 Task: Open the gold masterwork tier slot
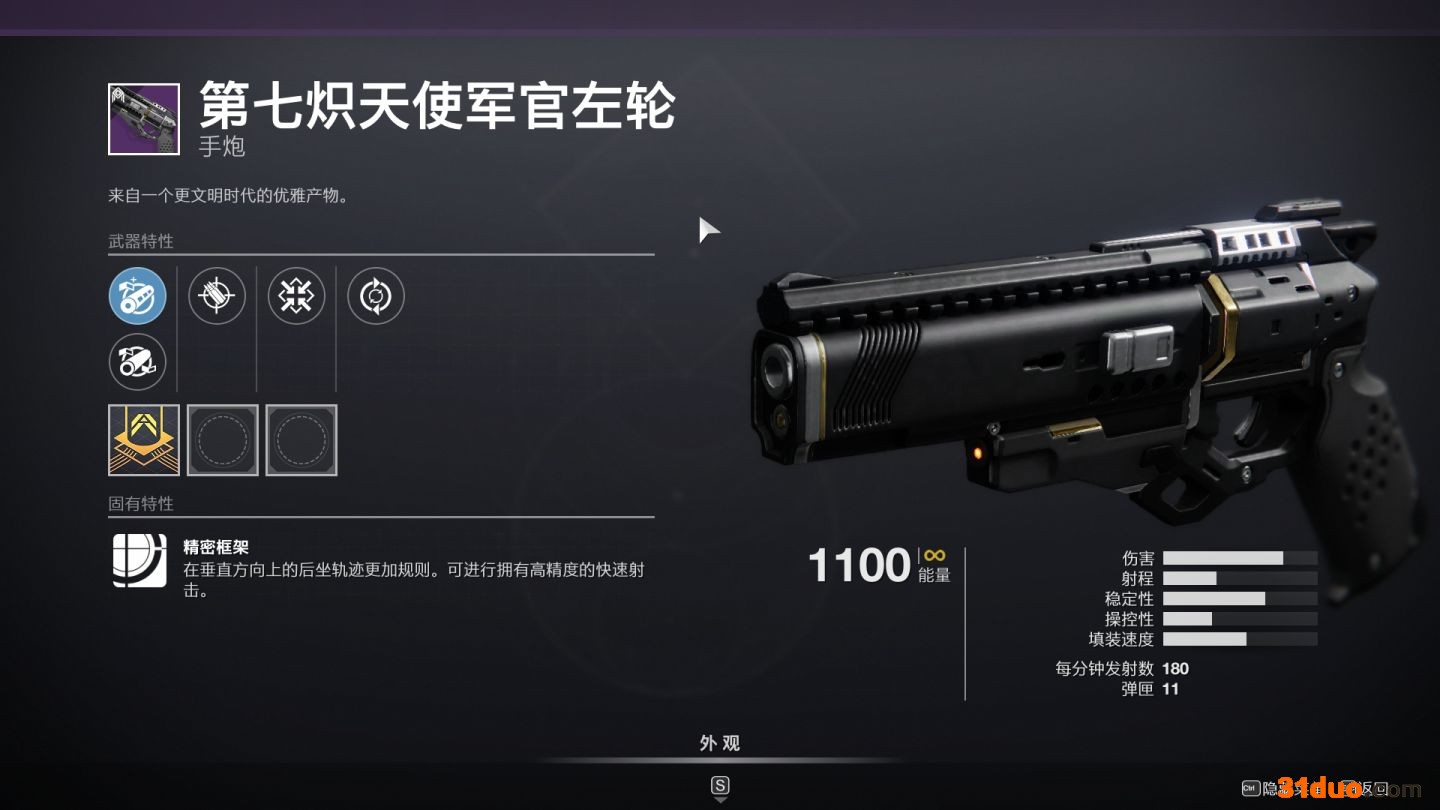point(144,440)
